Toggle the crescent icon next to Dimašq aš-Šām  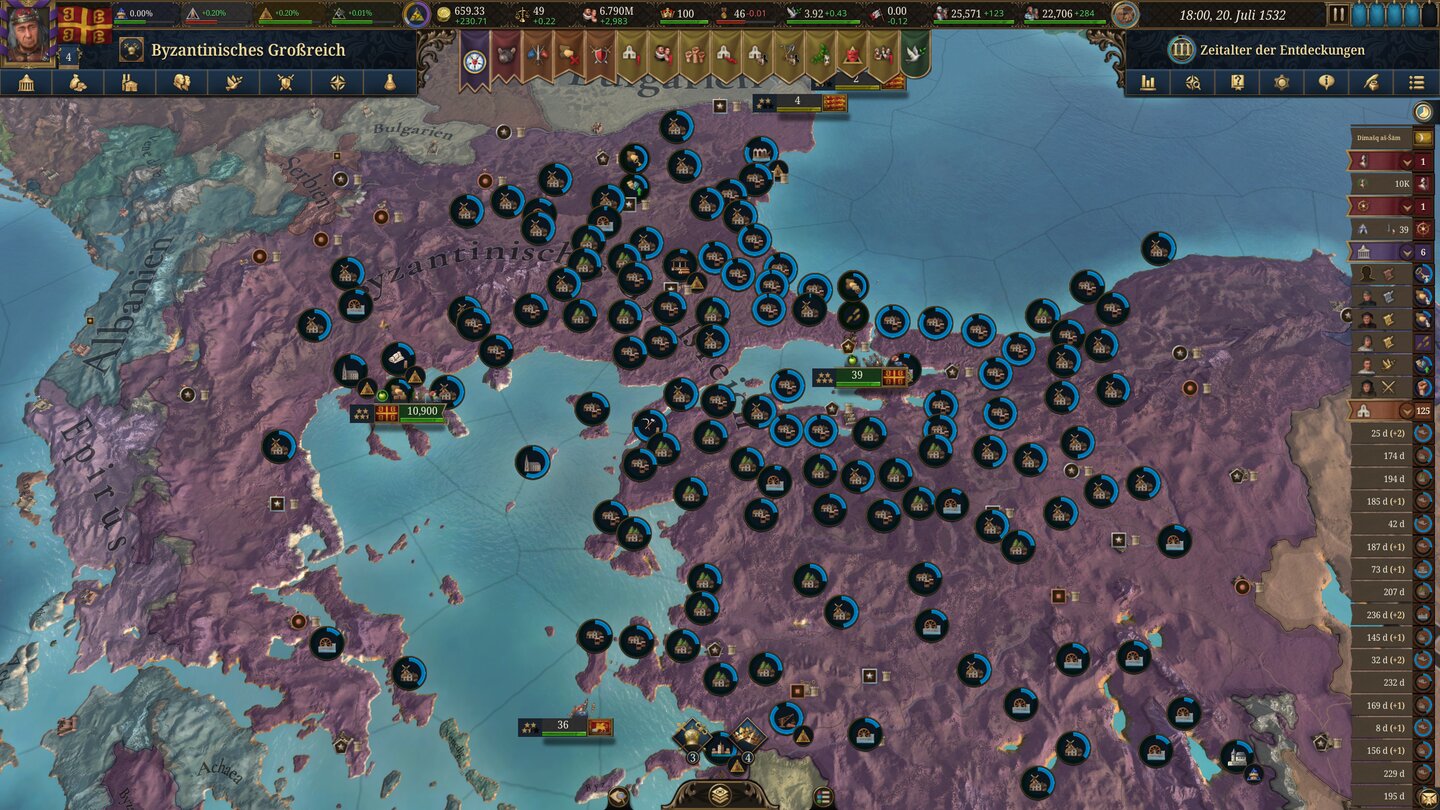[x=1421, y=136]
